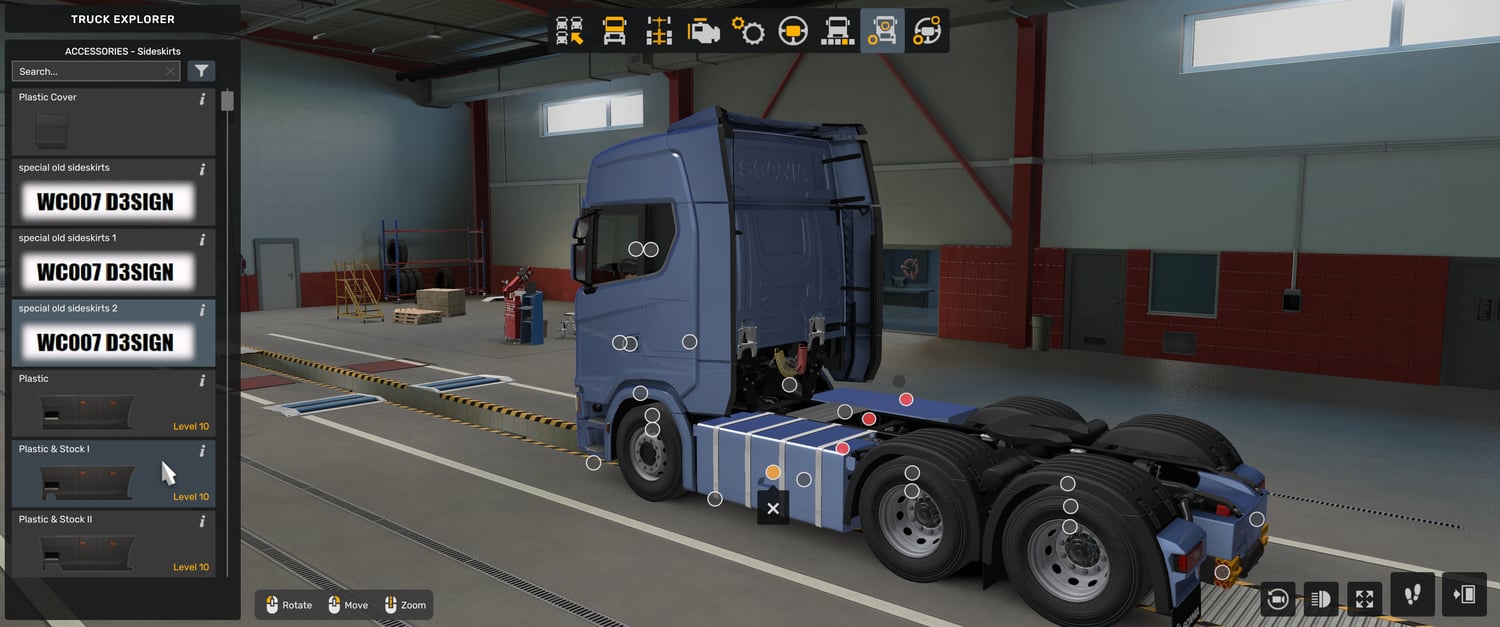Image resolution: width=1500 pixels, height=627 pixels.
Task: Show info for Plastic Cover item
Action: 202,99
